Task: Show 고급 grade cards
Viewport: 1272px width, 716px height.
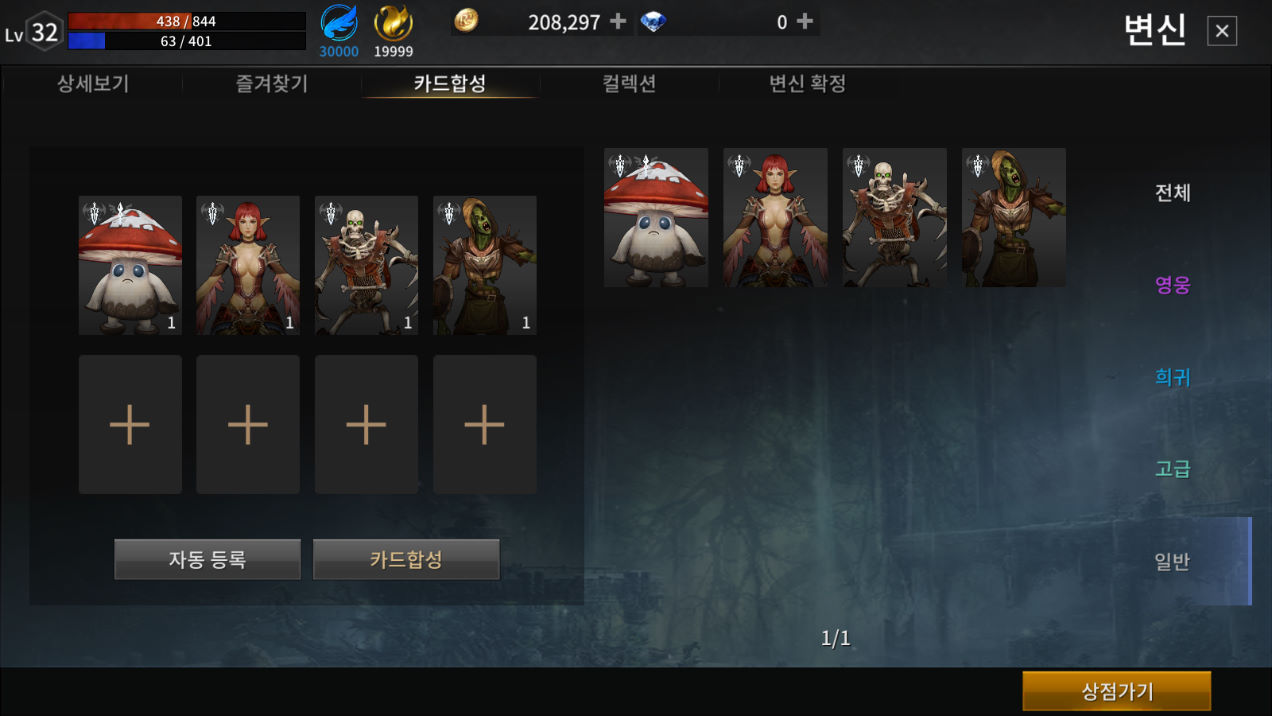Action: point(1172,469)
